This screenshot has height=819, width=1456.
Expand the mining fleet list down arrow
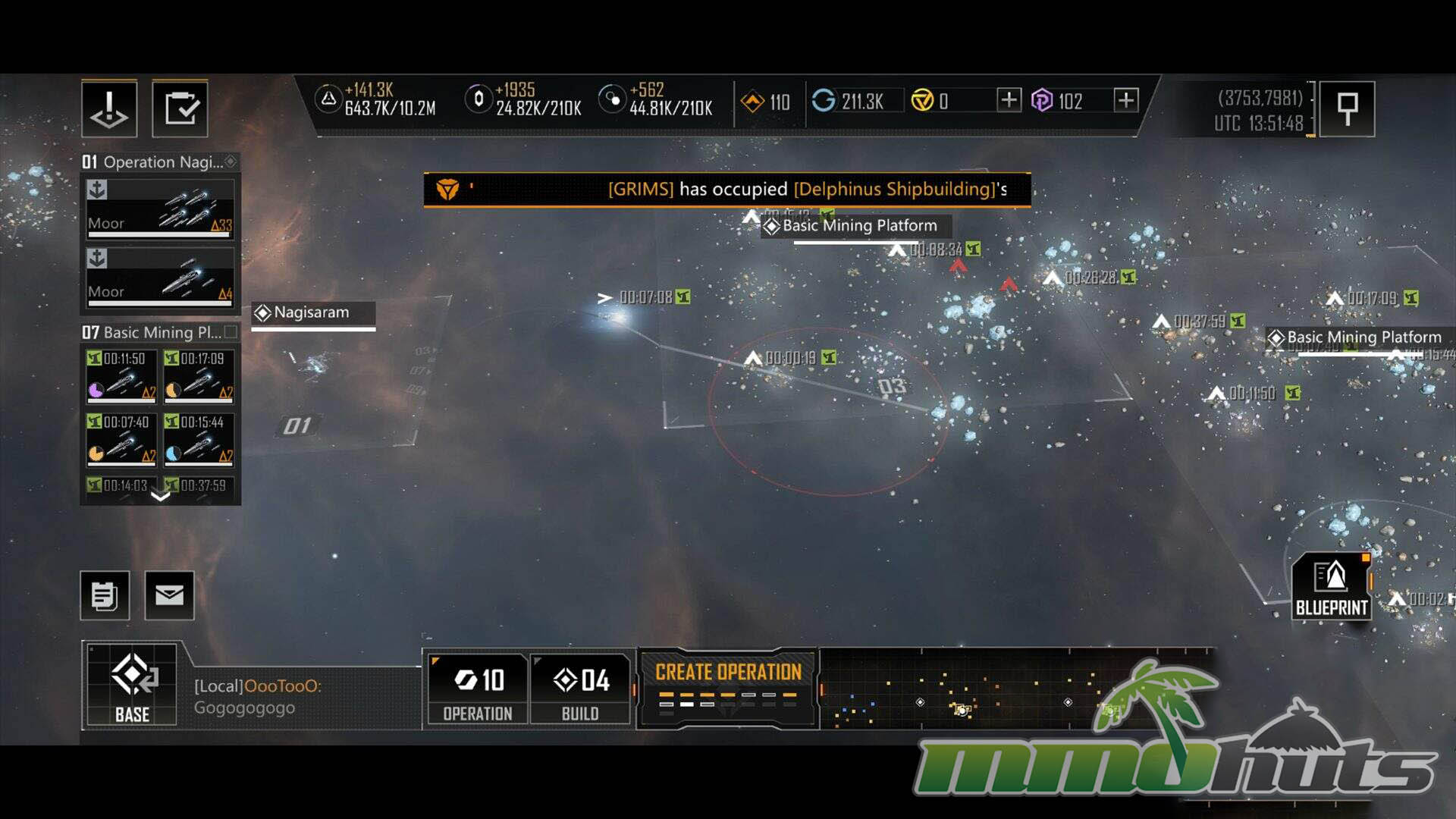pyautogui.click(x=160, y=497)
